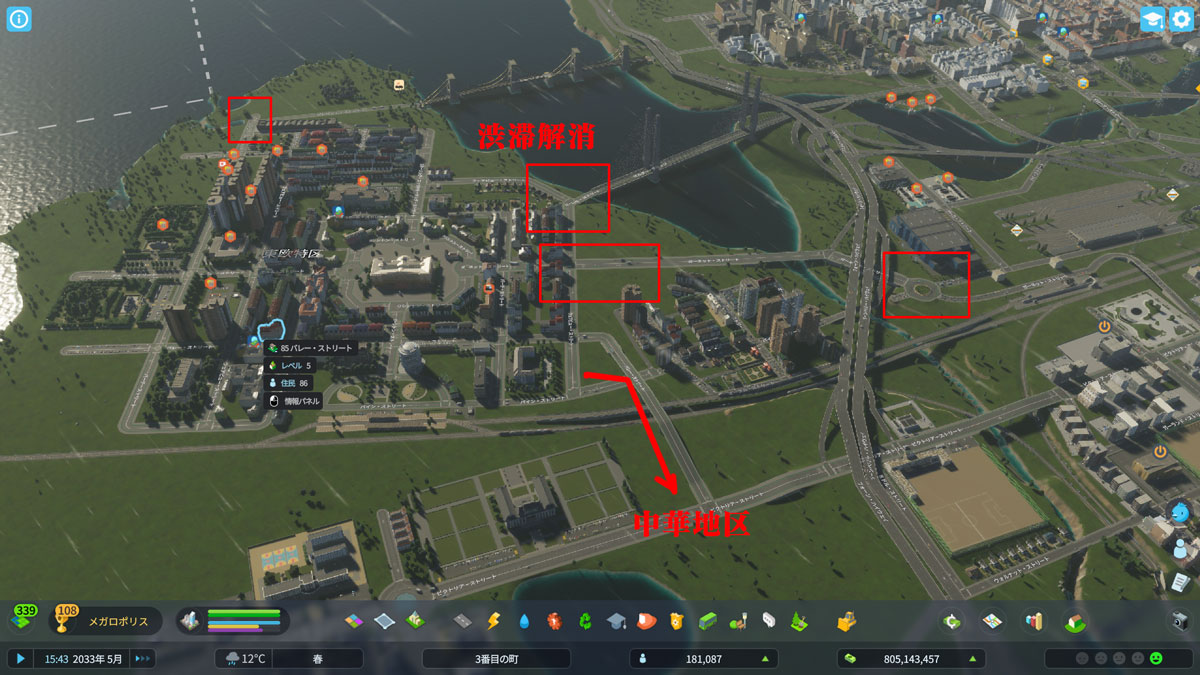Open the tutorials graduation cap button

1152,19
